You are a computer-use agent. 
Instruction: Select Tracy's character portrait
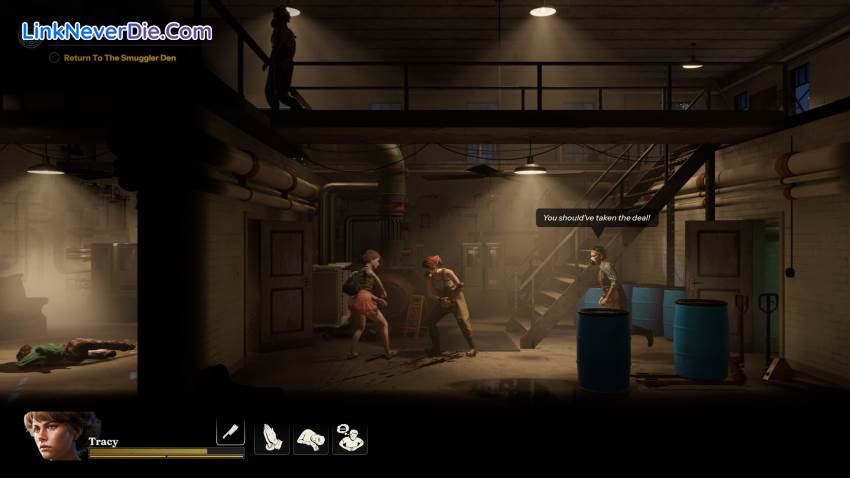click(x=58, y=435)
